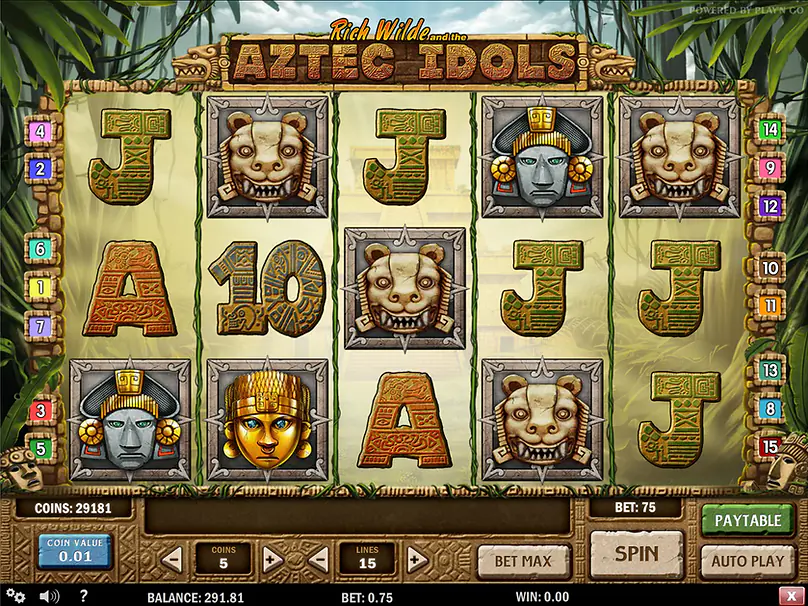808x606 pixels.
Task: Click the Coin Value button
Action: point(75,552)
